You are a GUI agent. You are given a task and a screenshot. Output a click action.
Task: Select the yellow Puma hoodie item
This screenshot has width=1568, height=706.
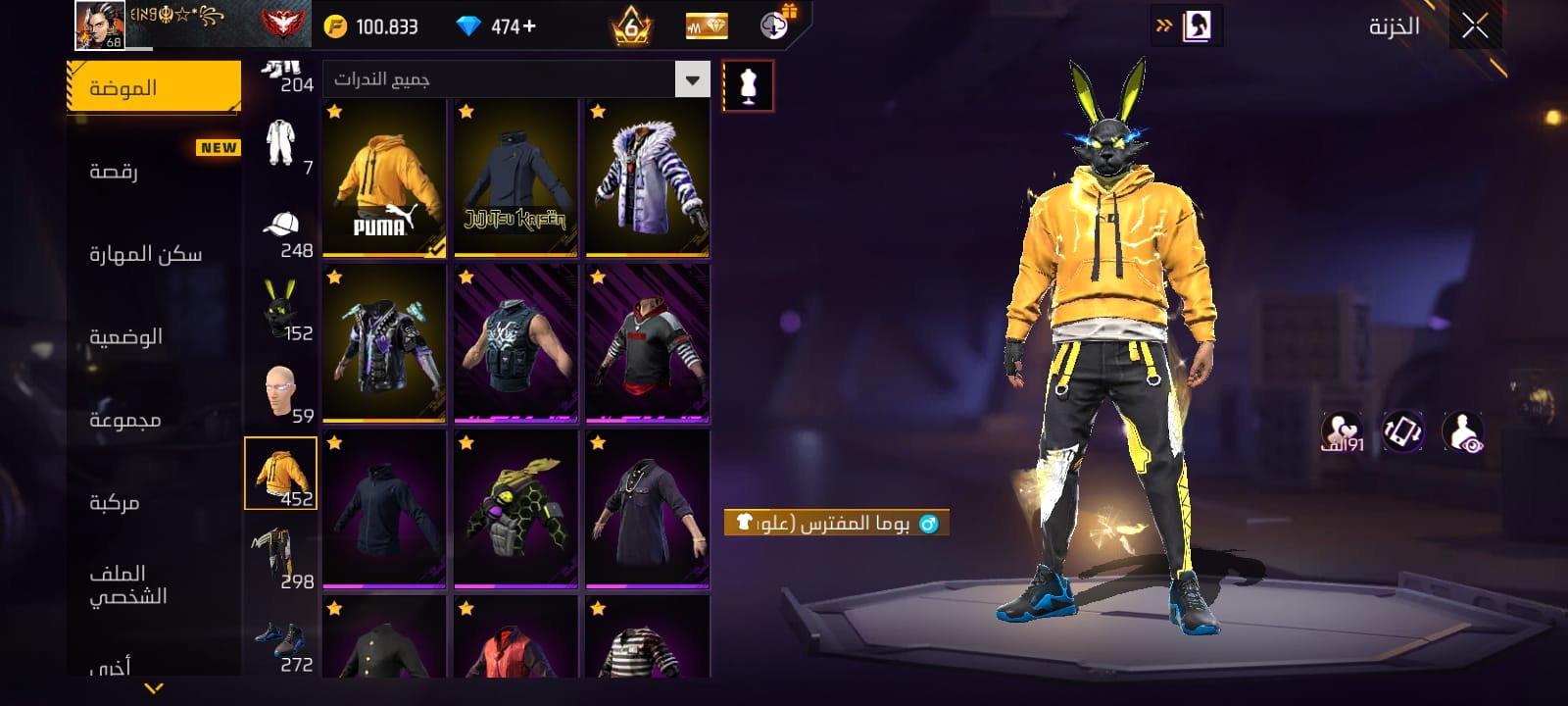coord(384,178)
